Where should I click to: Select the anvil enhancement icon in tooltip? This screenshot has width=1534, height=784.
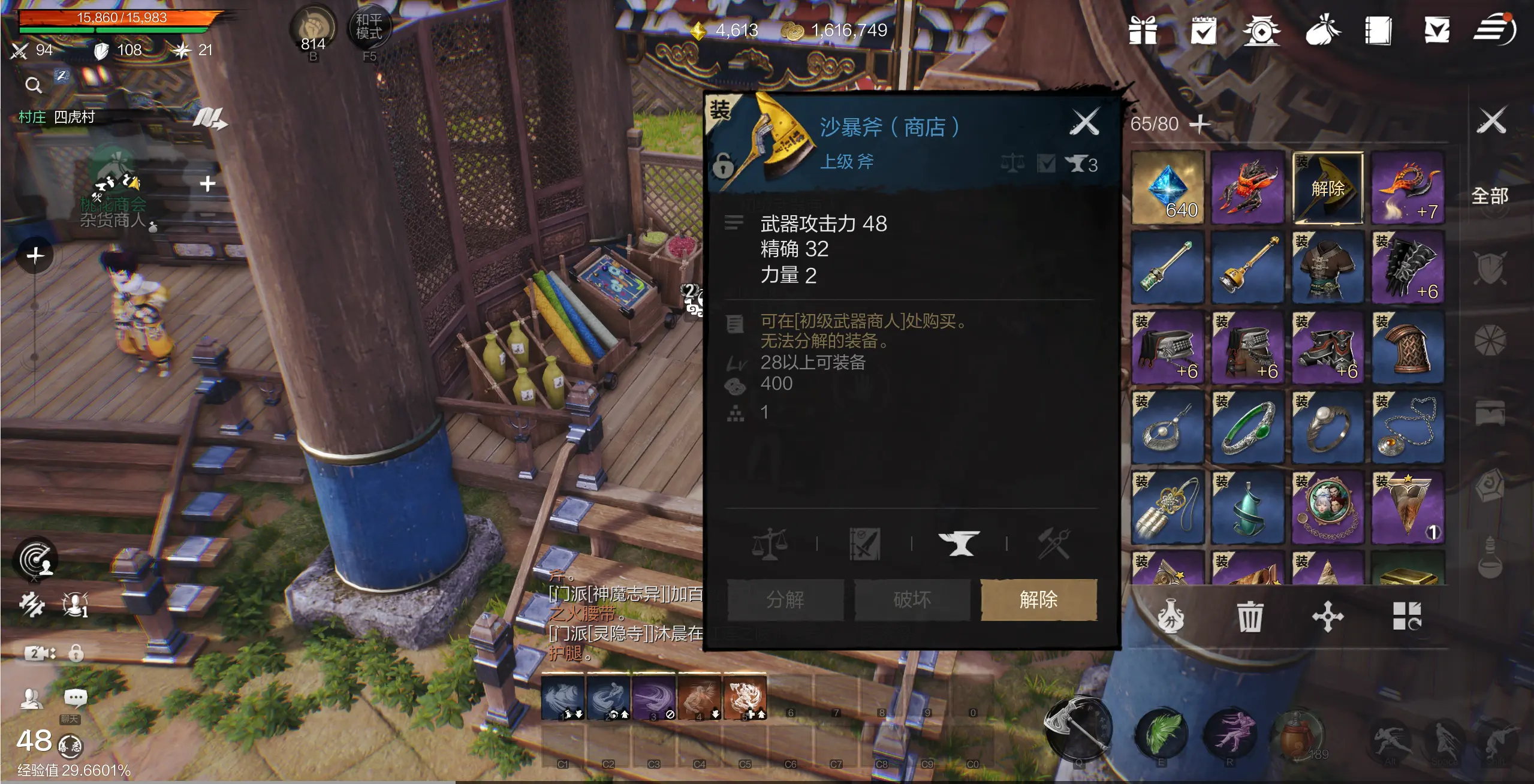coord(959,544)
